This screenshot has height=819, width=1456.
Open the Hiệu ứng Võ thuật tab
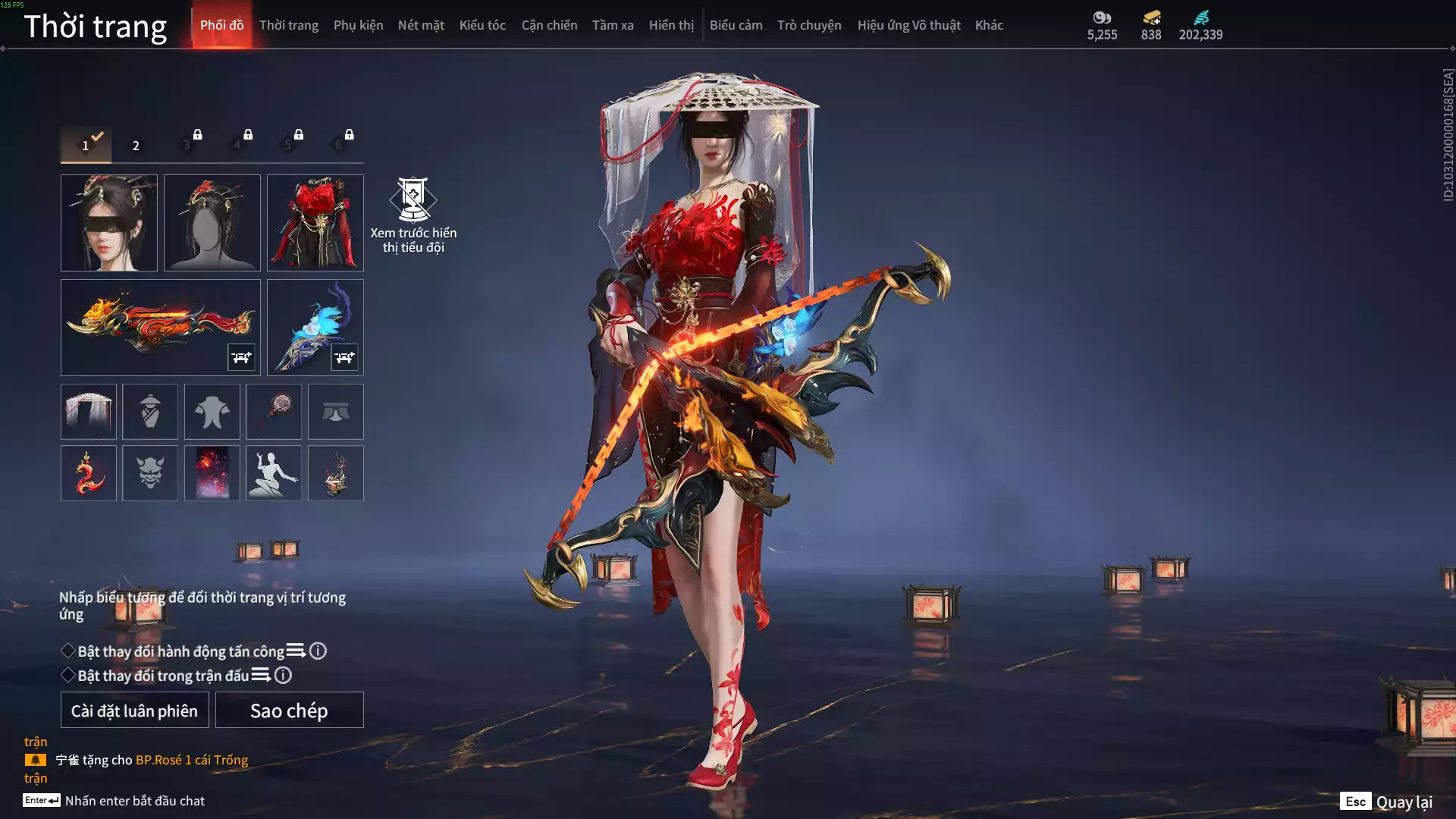click(908, 25)
